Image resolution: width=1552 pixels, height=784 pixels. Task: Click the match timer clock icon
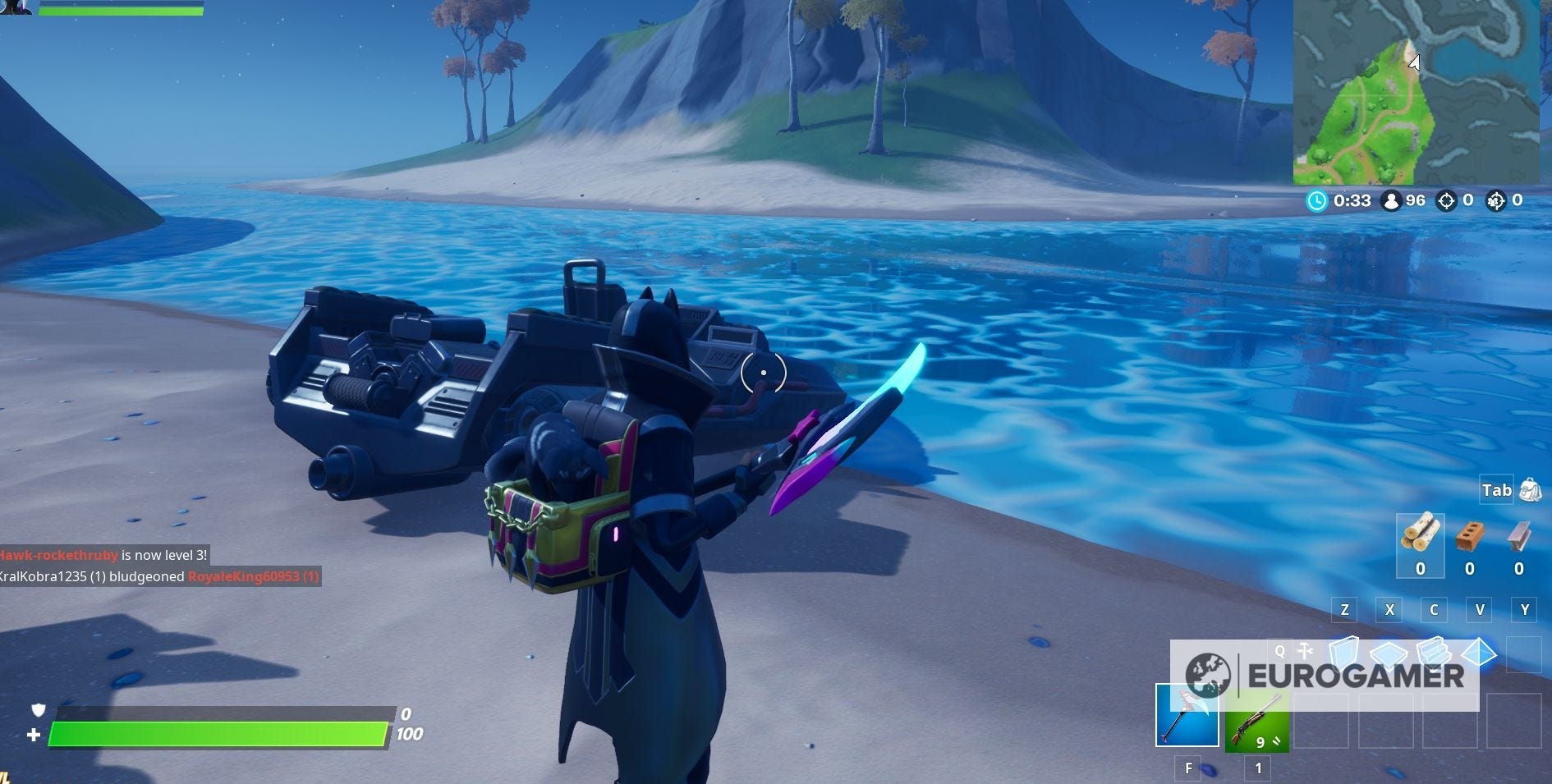tap(1319, 199)
